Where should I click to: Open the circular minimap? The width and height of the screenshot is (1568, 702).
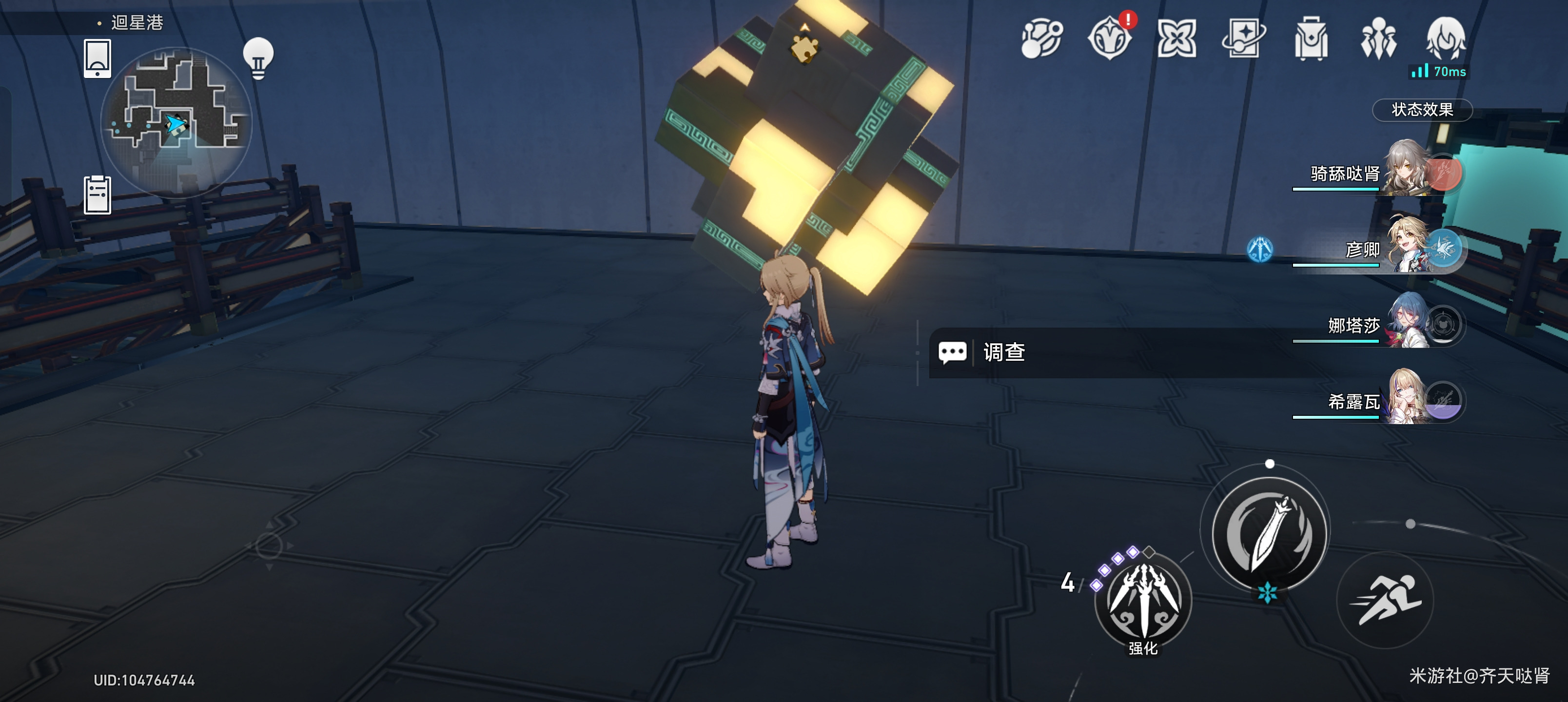pyautogui.click(x=176, y=122)
